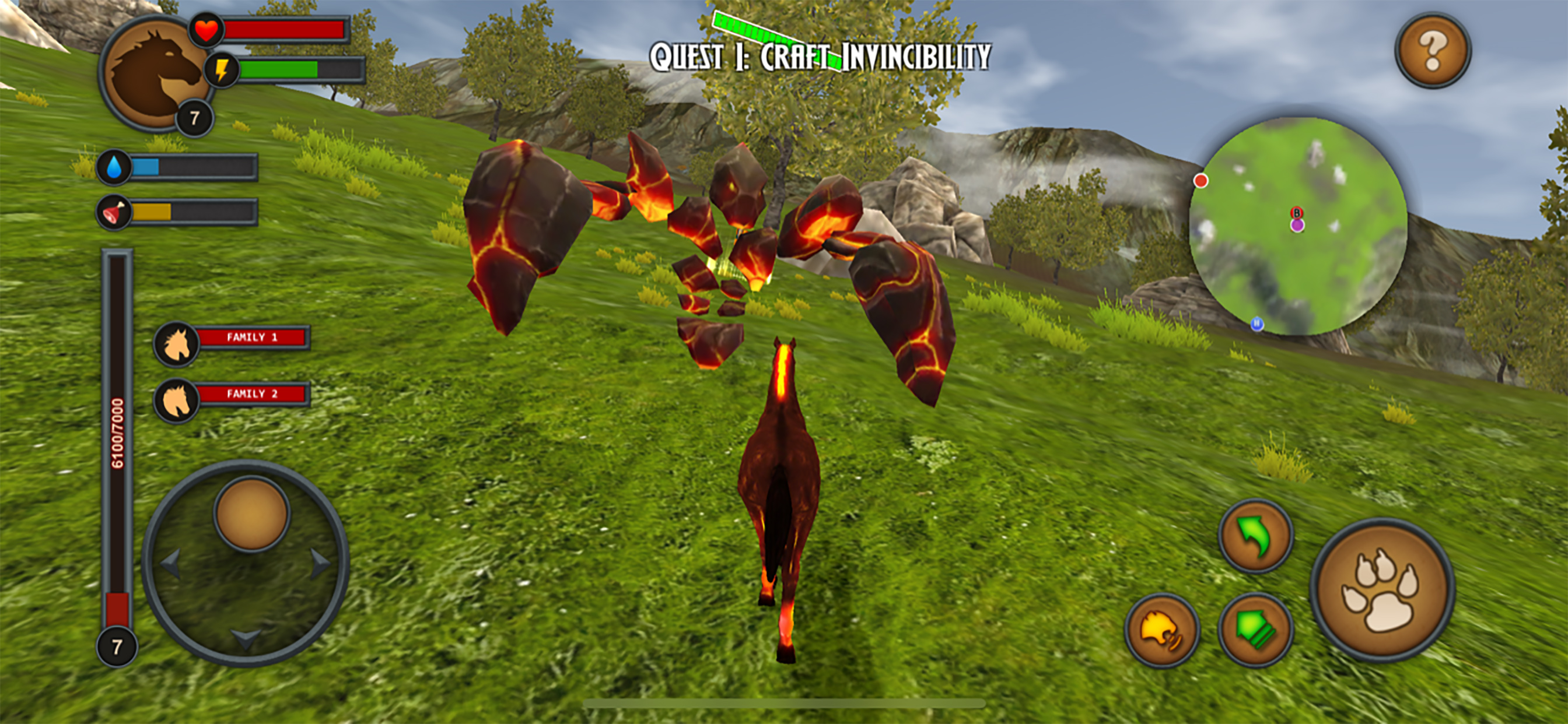
Task: Click the Quest 1: Craft Invincibility tracker
Action: (820, 57)
